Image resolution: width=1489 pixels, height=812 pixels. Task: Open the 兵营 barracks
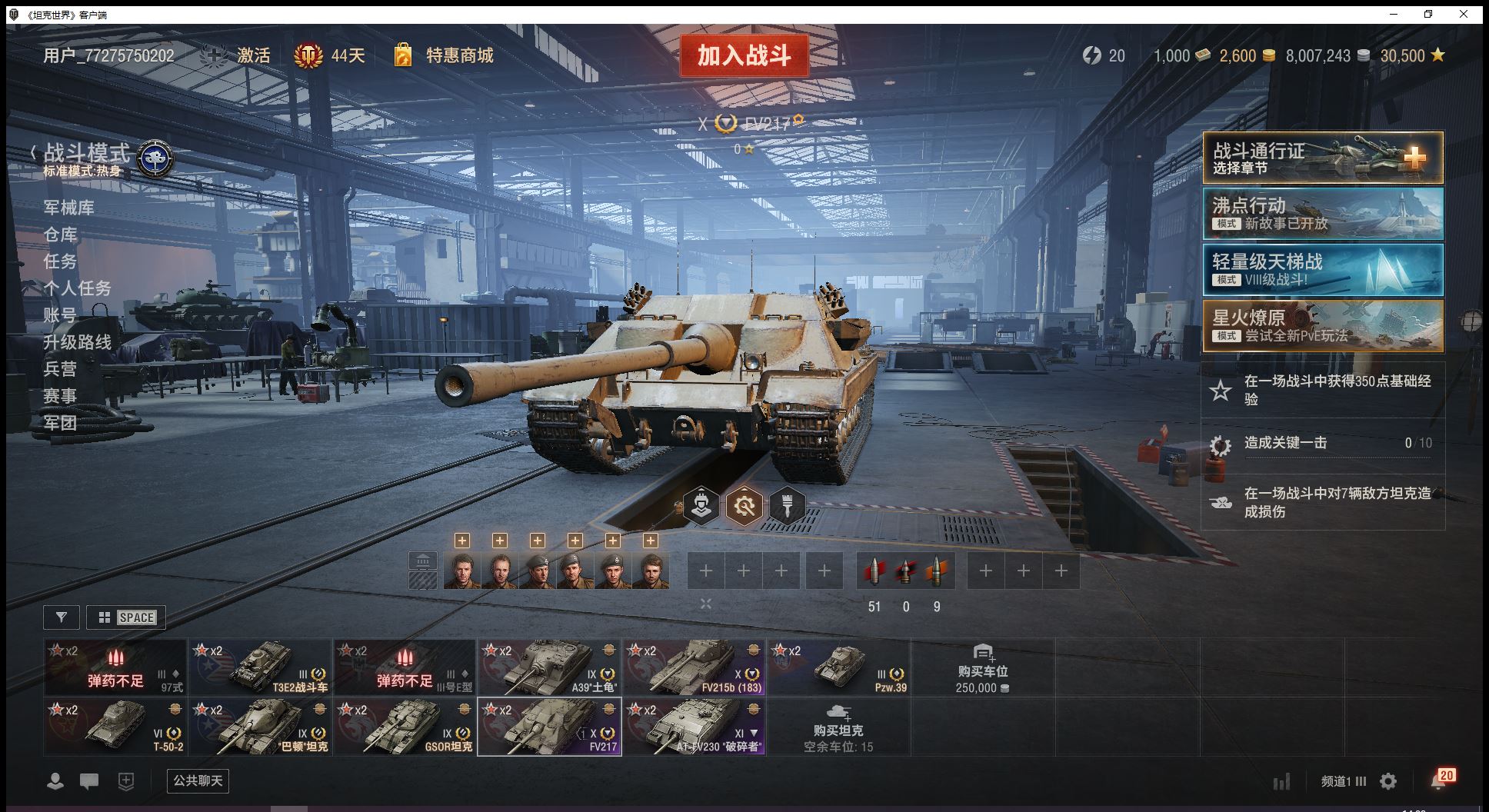click(x=61, y=369)
